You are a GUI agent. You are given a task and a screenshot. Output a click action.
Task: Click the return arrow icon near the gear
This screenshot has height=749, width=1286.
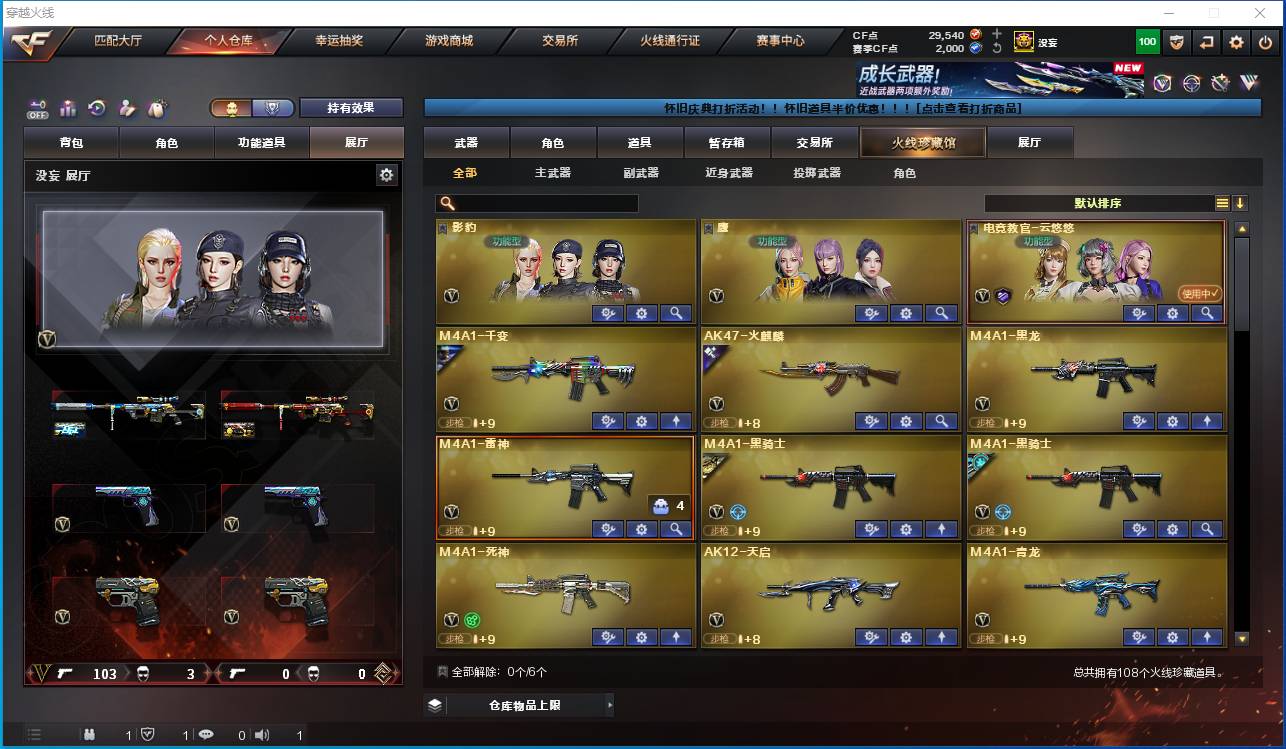1207,42
